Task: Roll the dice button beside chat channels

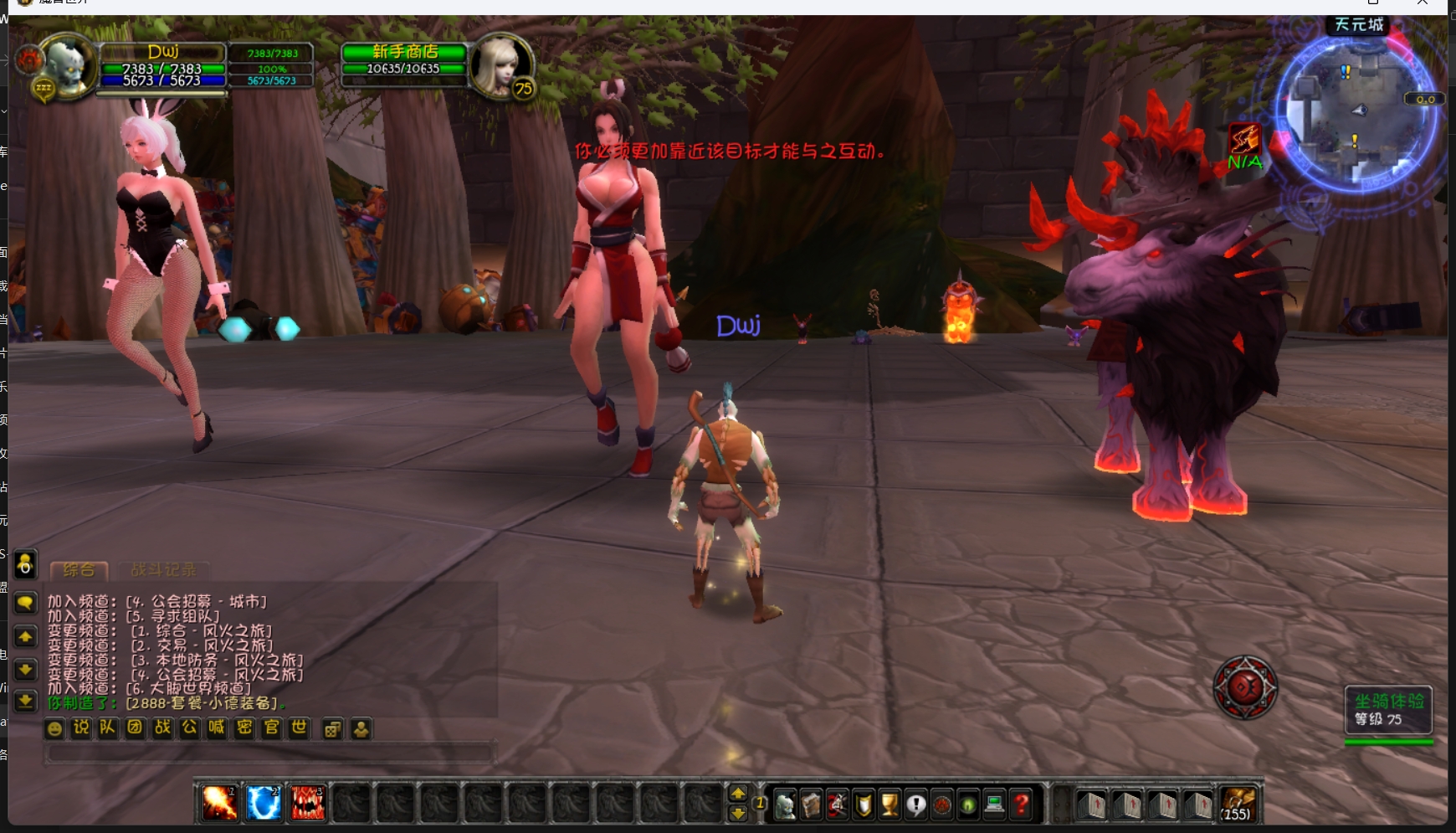Action: tap(332, 729)
